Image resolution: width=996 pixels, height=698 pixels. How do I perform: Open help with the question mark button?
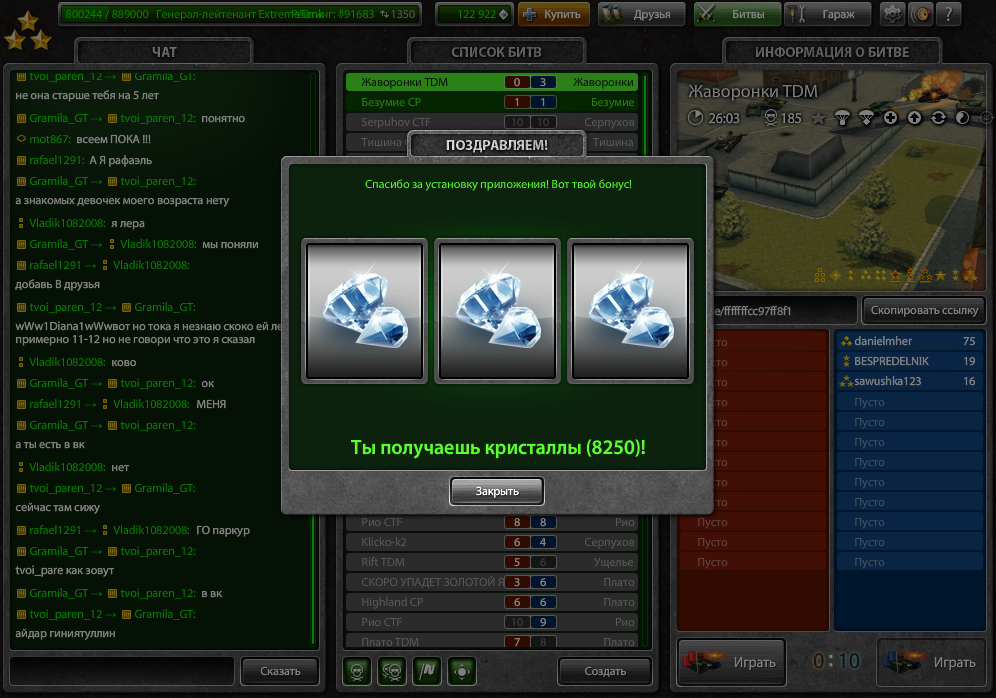click(947, 14)
